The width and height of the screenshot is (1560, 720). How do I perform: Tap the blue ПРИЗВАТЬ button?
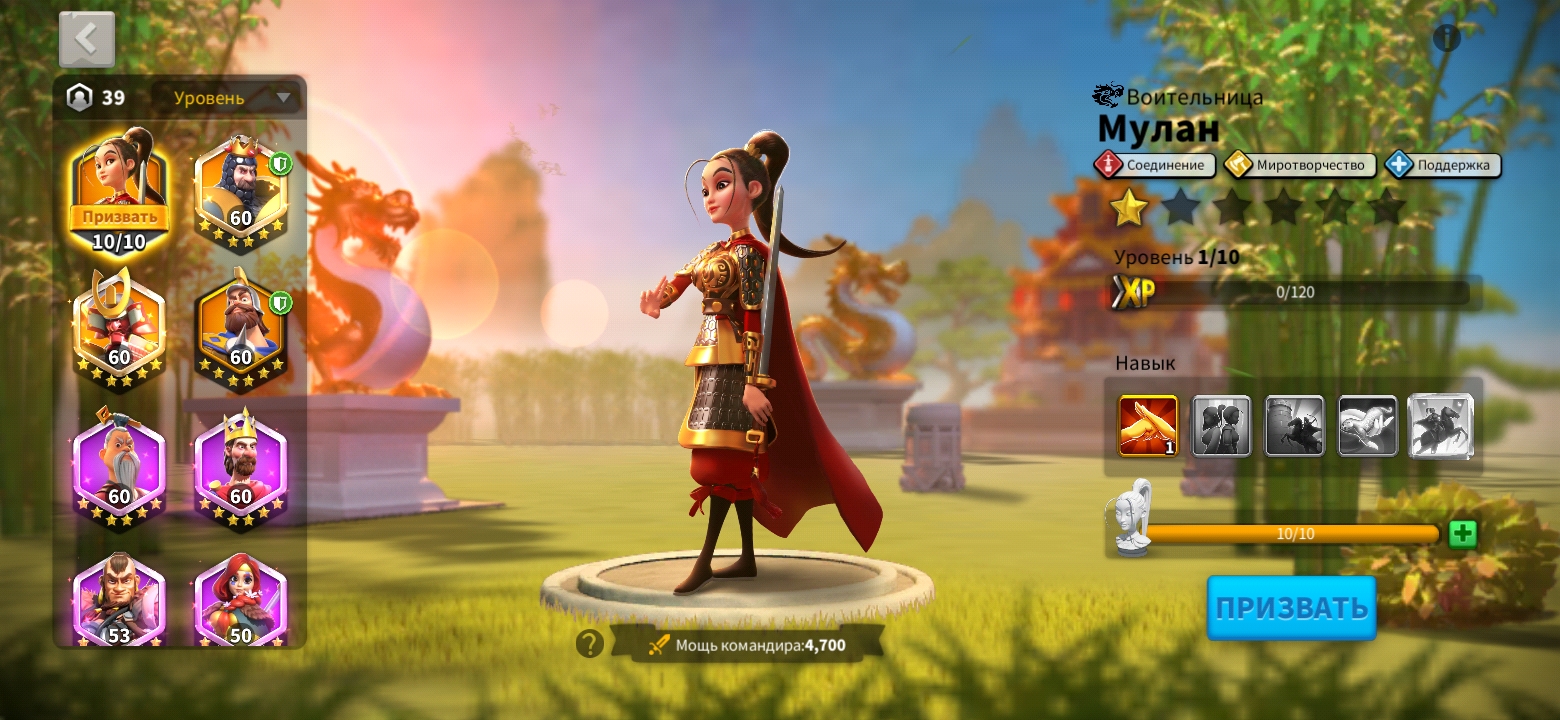(1291, 607)
